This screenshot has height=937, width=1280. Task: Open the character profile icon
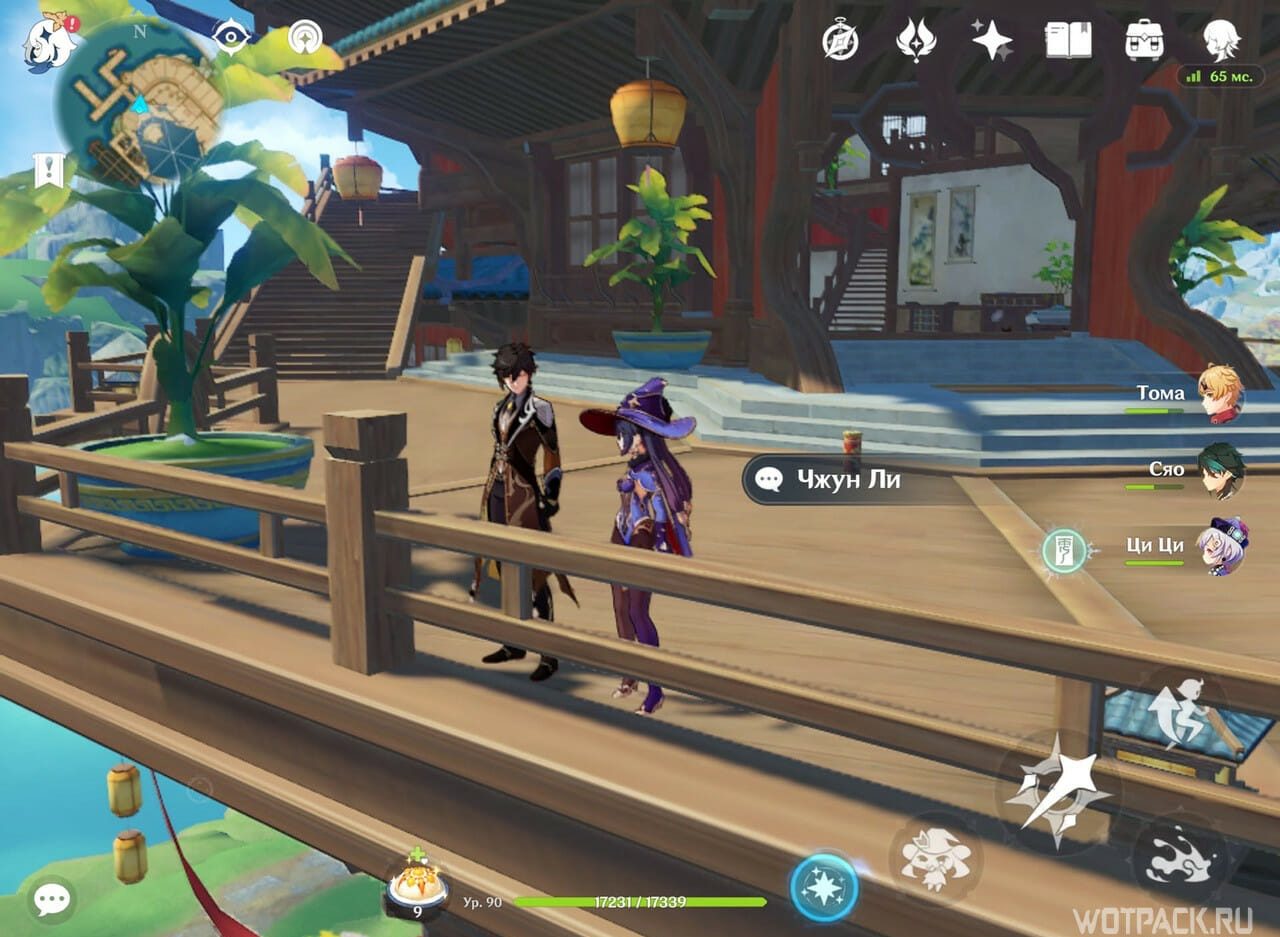pos(1221,40)
